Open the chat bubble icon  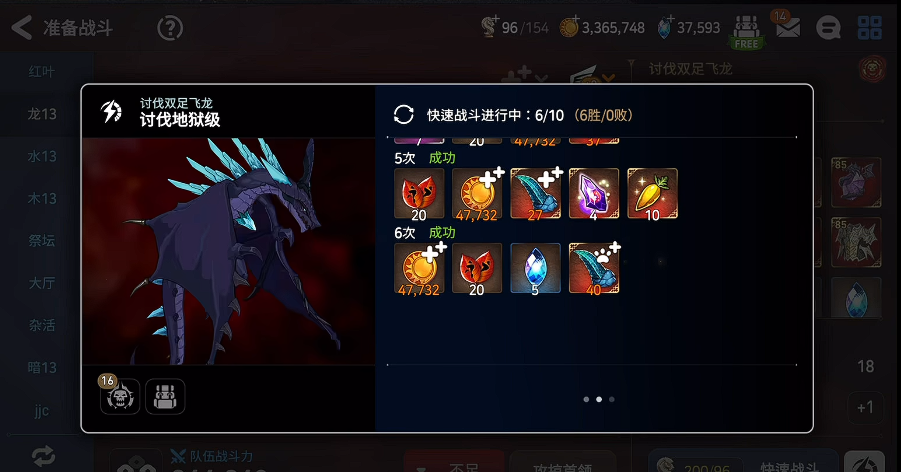tap(828, 29)
